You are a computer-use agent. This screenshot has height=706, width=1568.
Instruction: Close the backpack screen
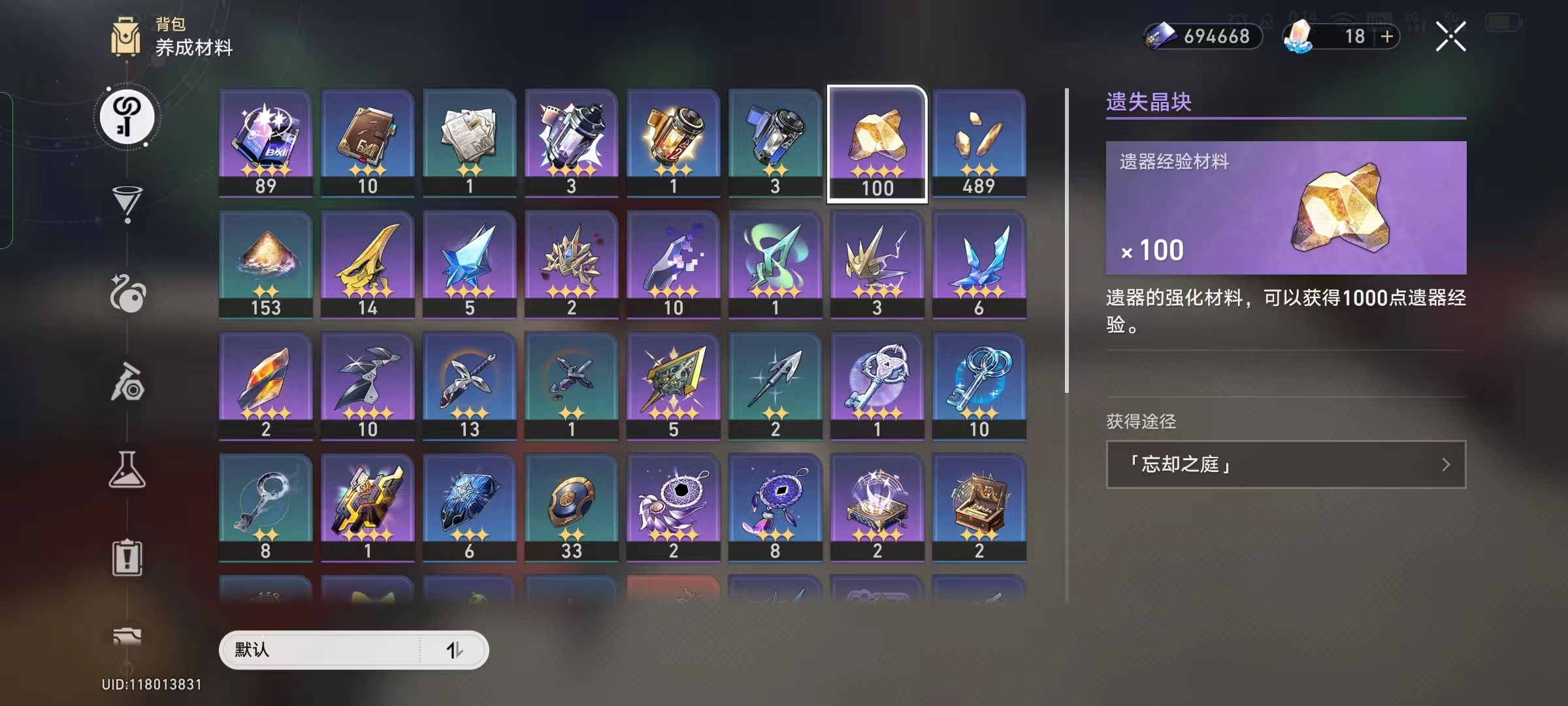click(x=1450, y=37)
